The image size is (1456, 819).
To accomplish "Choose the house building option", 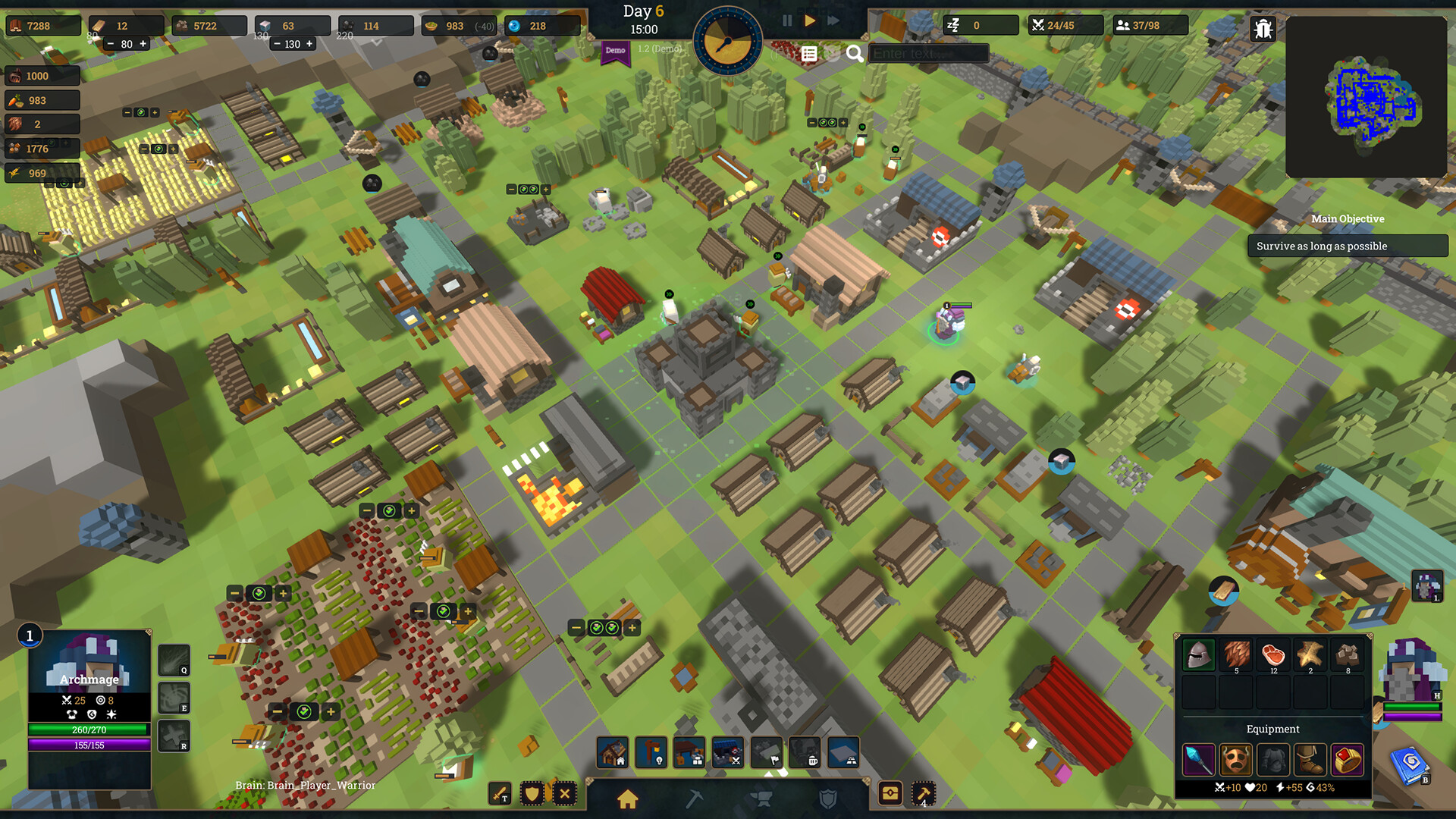I will [613, 752].
